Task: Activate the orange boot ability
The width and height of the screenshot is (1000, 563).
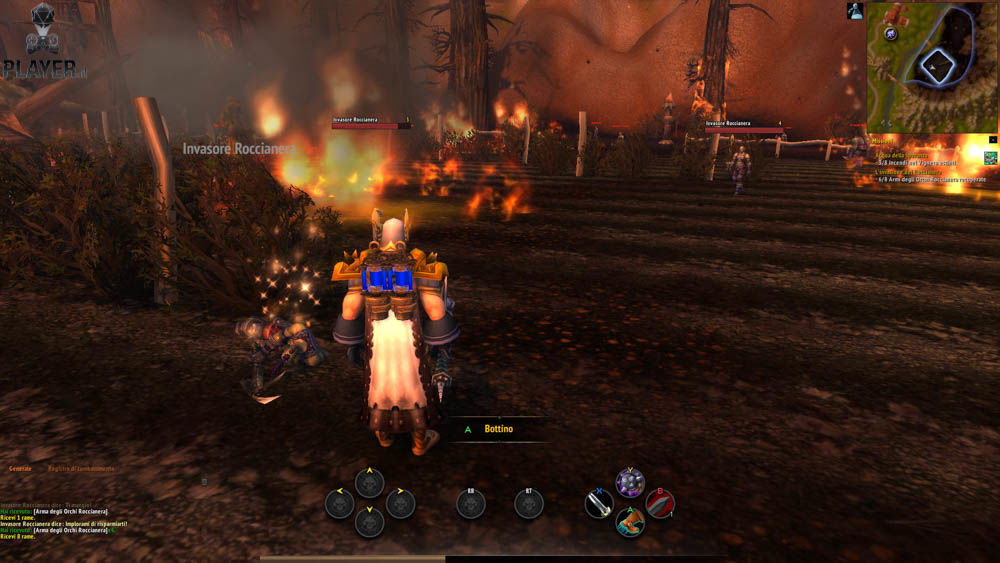Action: pos(630,522)
